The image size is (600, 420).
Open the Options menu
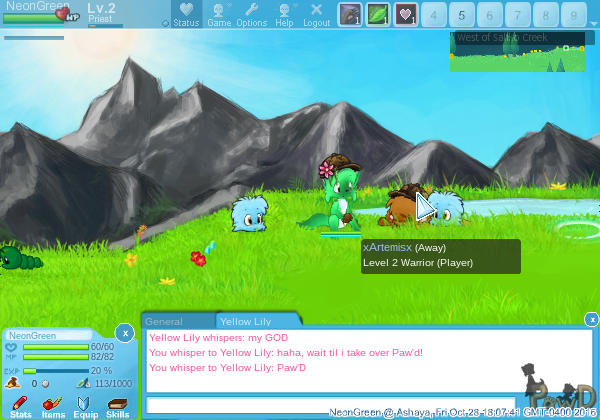click(x=252, y=14)
